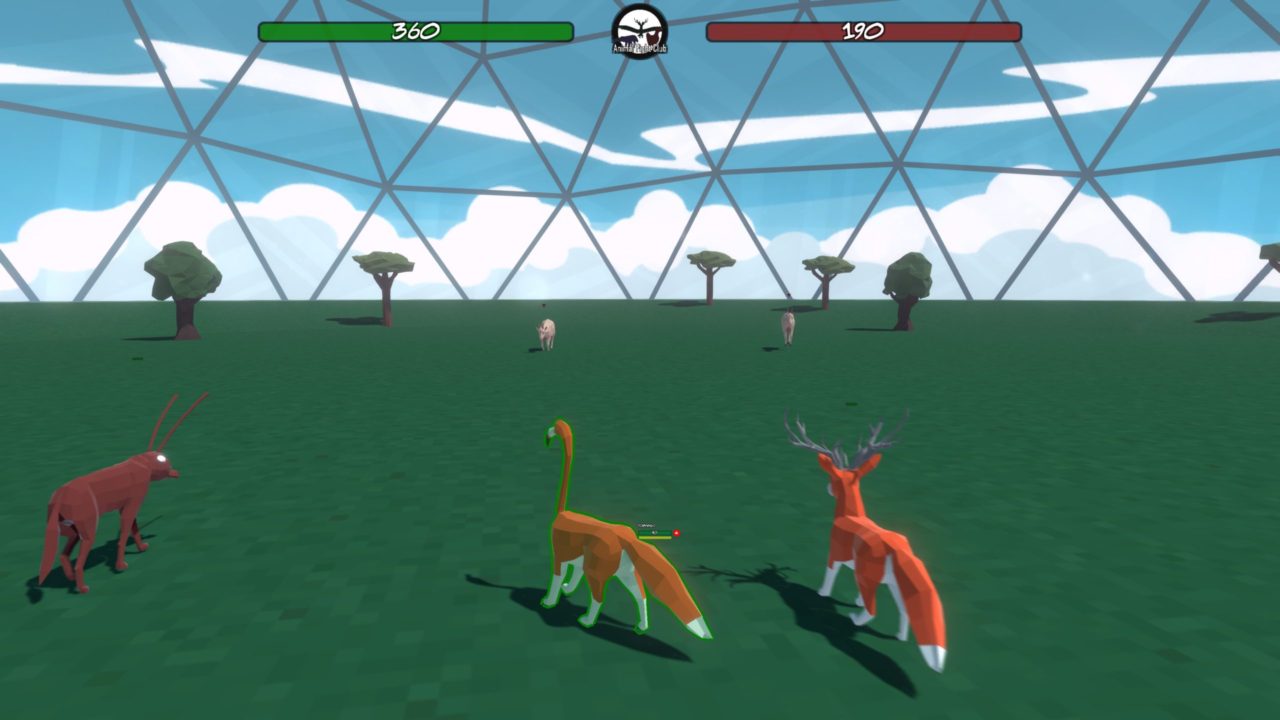Click the Animal Battle Club logo
Image resolution: width=1280 pixels, height=720 pixels.
tap(640, 30)
